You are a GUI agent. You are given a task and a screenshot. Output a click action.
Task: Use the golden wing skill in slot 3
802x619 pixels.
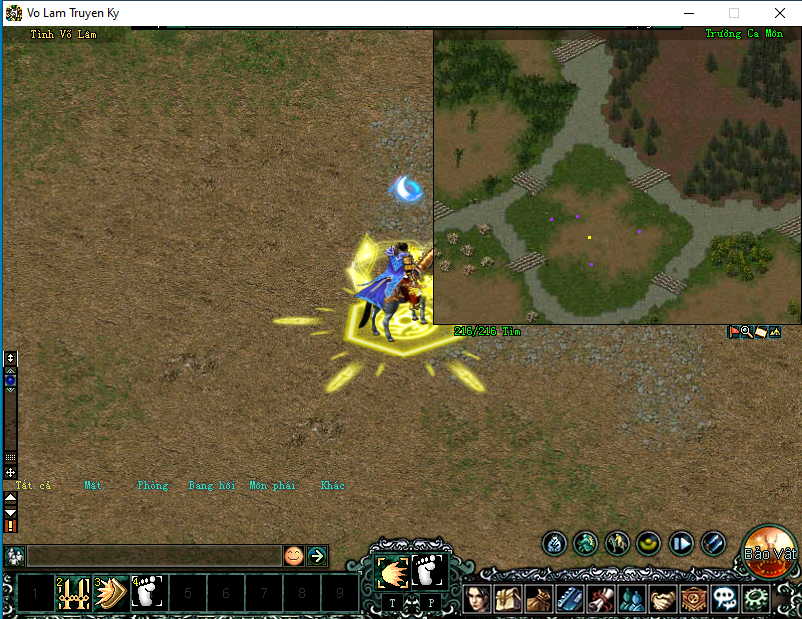click(110, 593)
